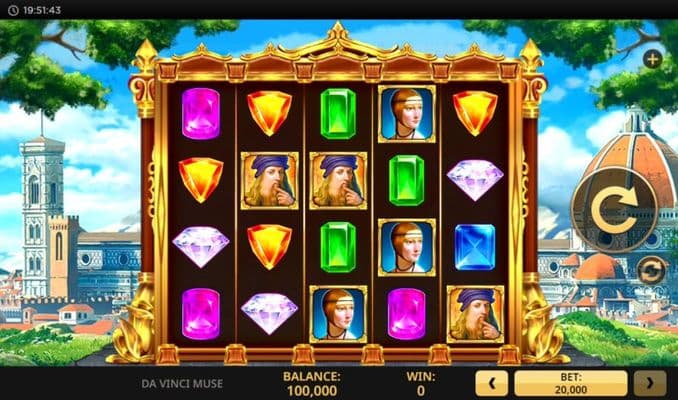
Task: Open the plus menu button
Action: [x=652, y=58]
